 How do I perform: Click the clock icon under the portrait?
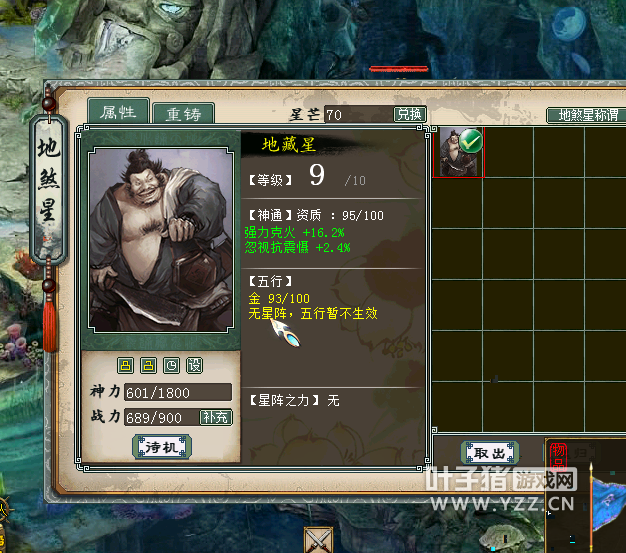point(171,365)
